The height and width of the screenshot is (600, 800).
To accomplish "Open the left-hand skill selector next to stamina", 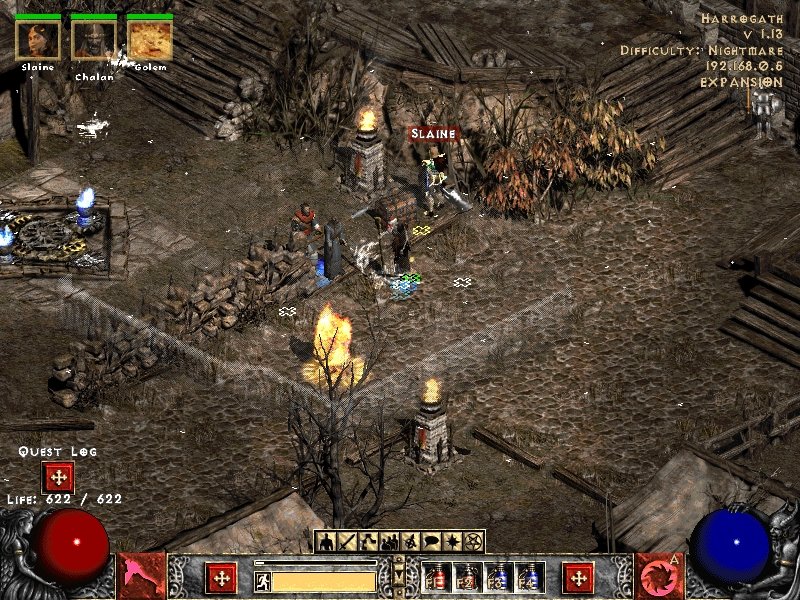I will click(x=221, y=577).
